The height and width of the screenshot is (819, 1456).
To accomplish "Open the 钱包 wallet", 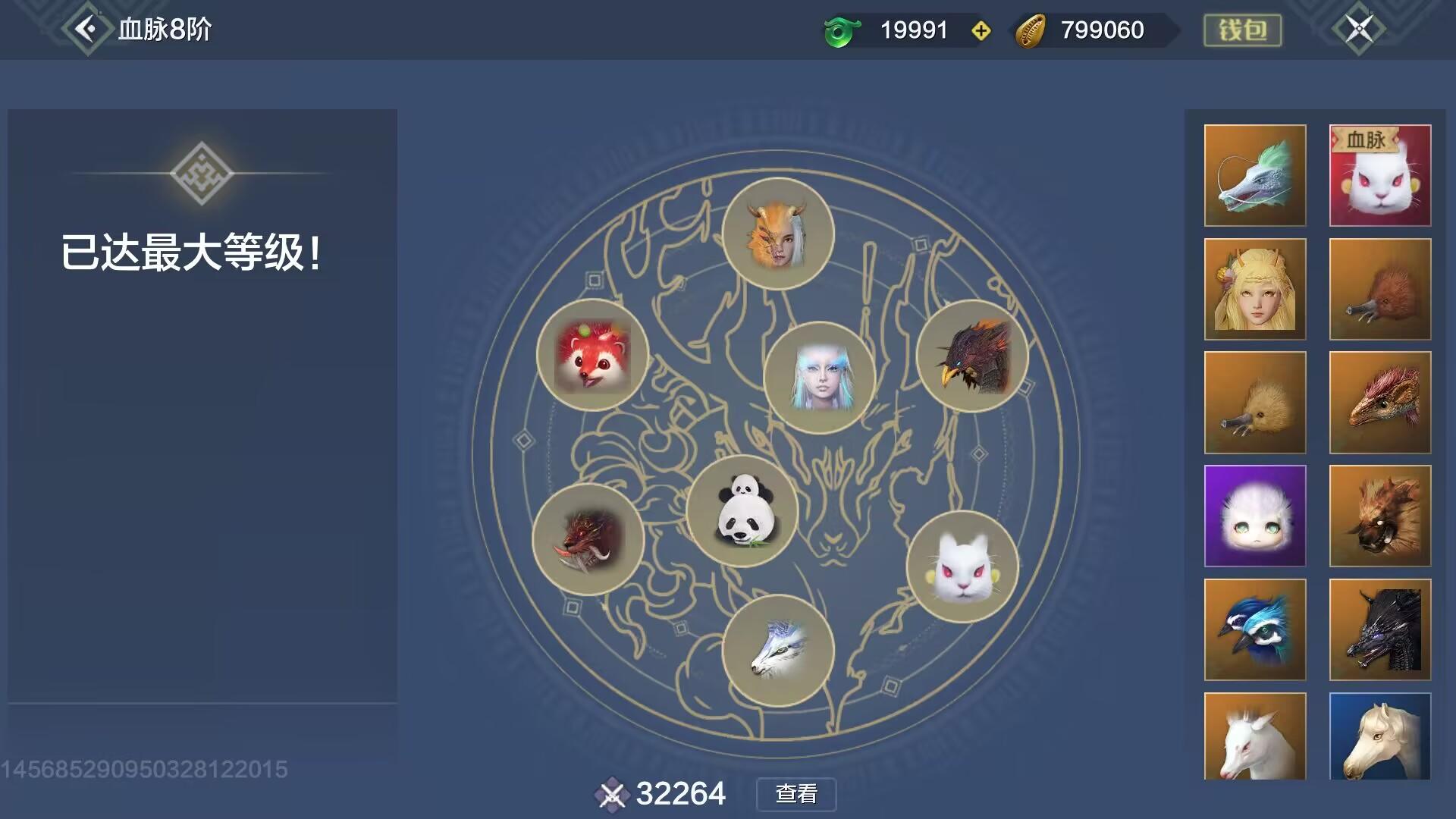I will [1241, 30].
